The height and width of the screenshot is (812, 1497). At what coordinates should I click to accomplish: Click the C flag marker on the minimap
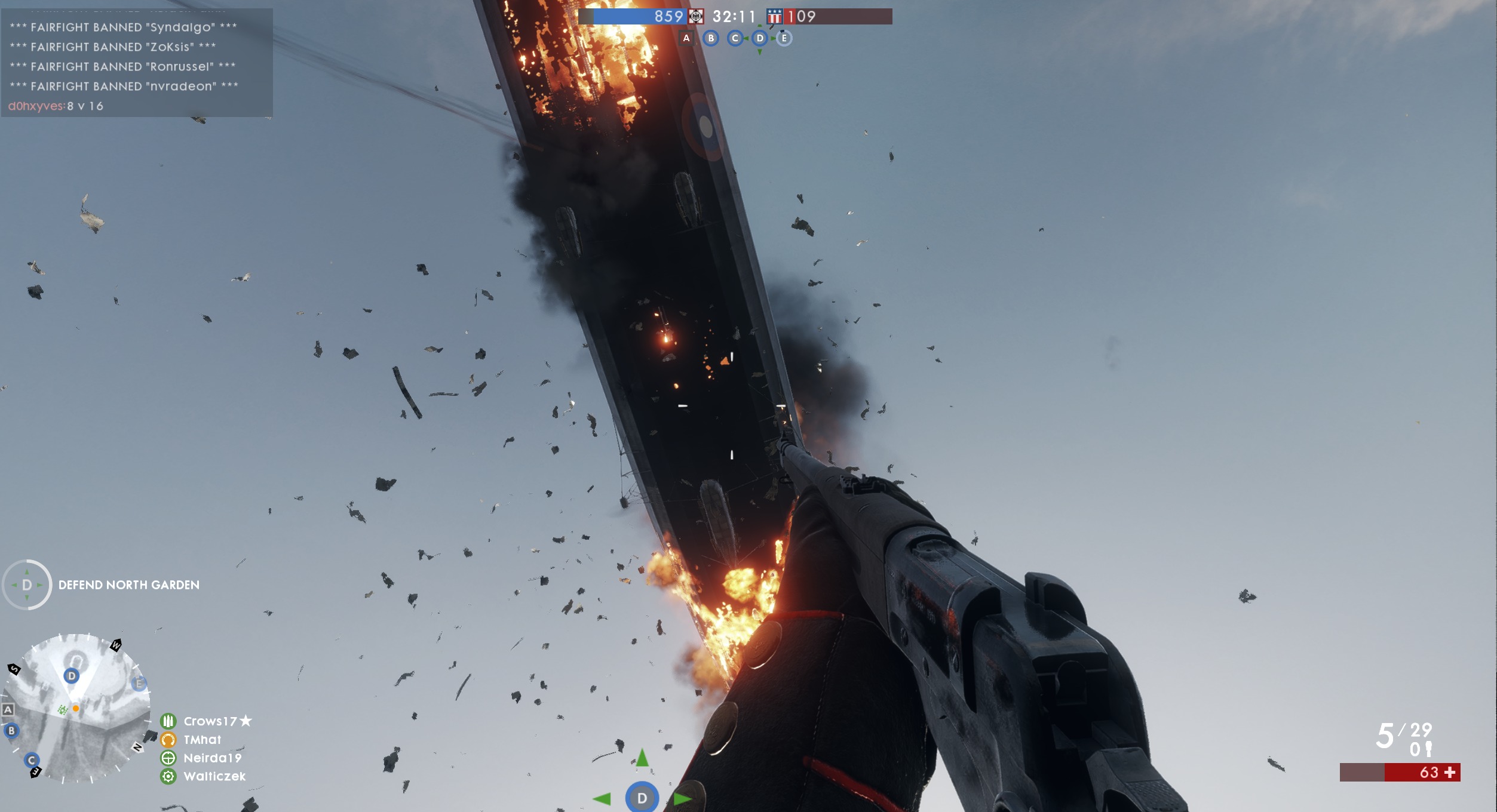(32, 760)
